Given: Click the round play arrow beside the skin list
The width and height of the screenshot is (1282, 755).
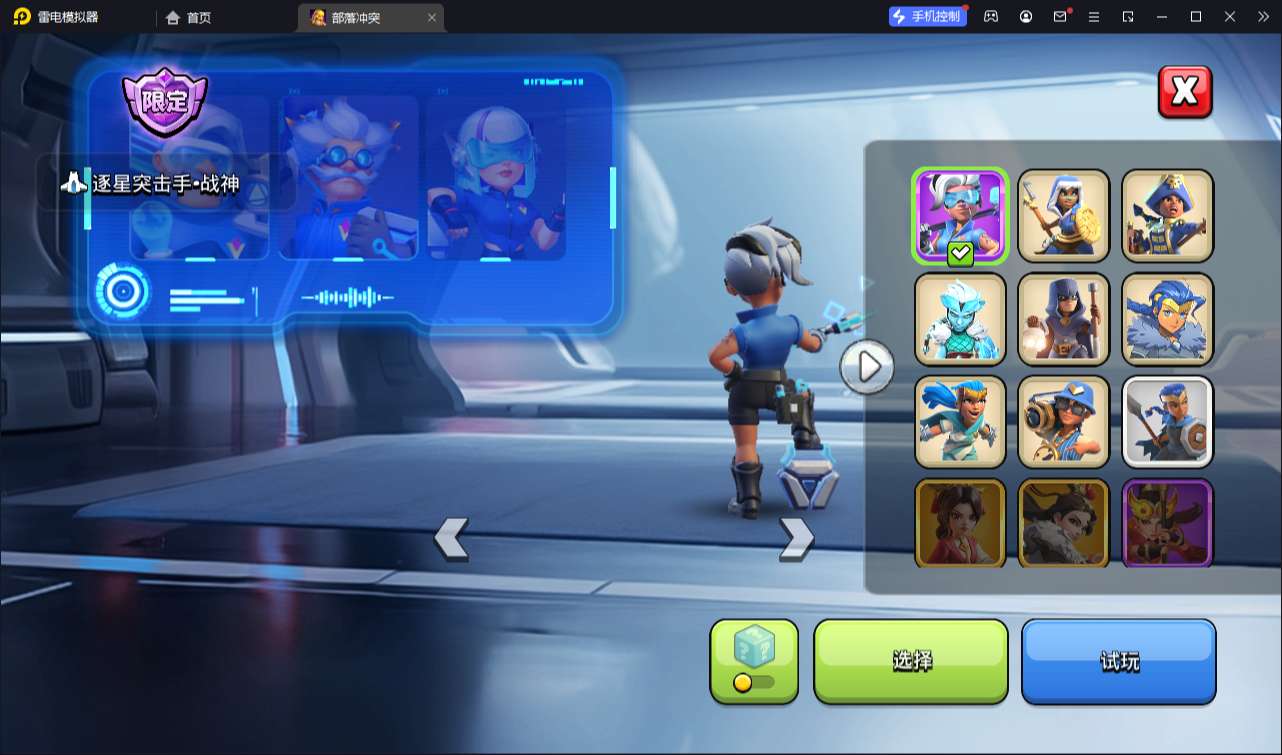Looking at the screenshot, I should [867, 367].
